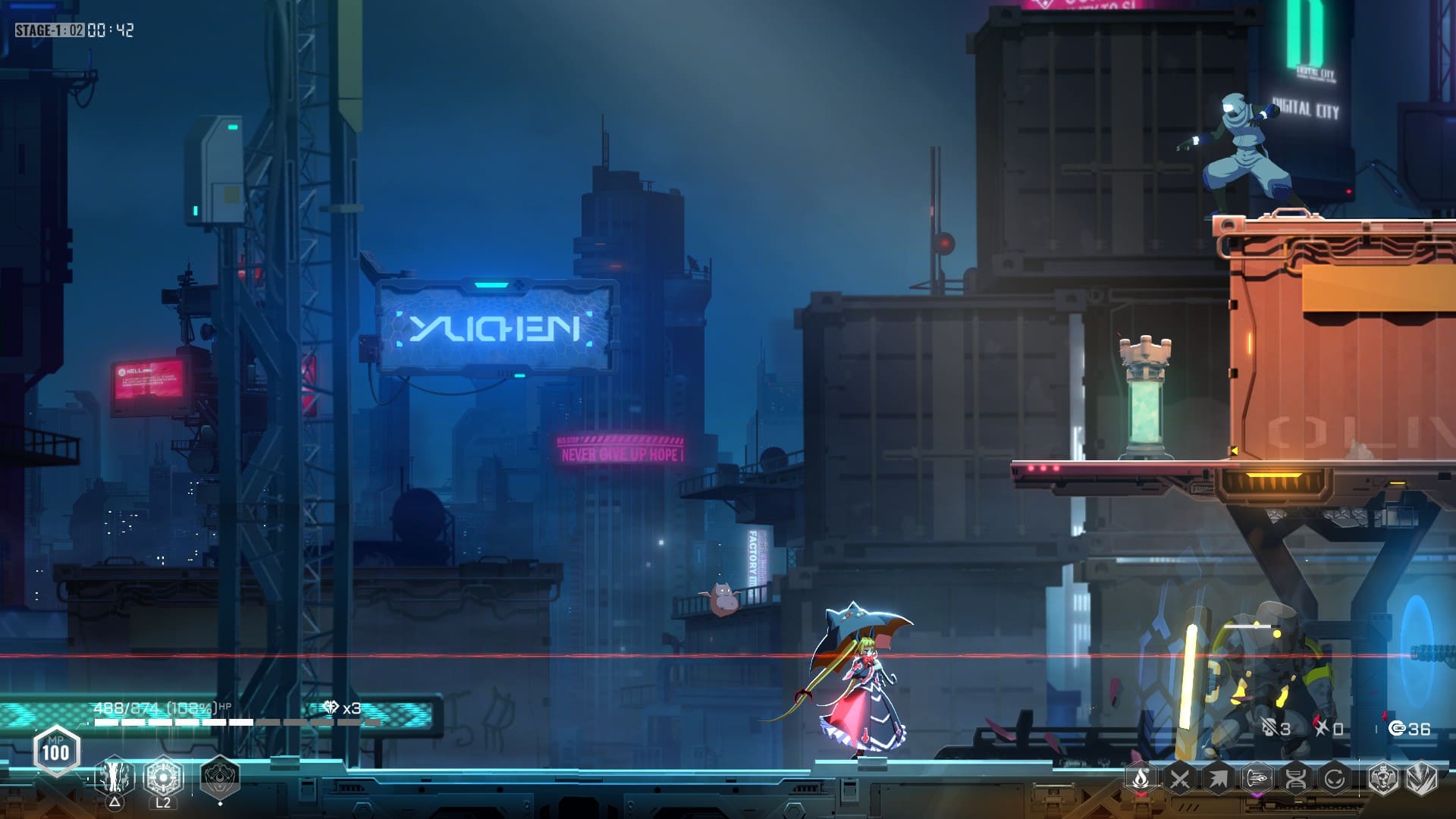This screenshot has width=1456, height=819.
Task: Click the flame trait hexagon
Action: tap(1141, 778)
